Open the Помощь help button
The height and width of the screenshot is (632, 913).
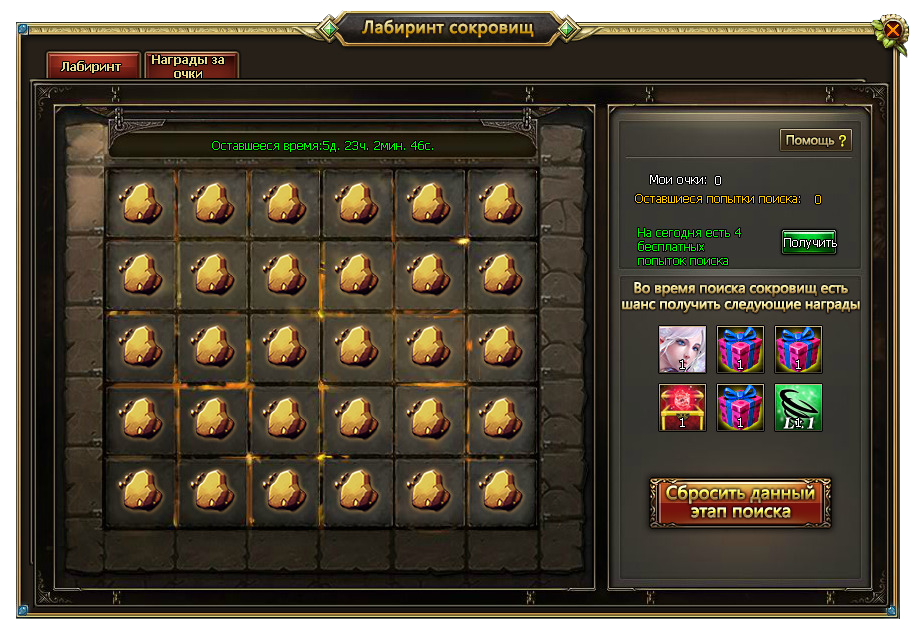click(815, 140)
